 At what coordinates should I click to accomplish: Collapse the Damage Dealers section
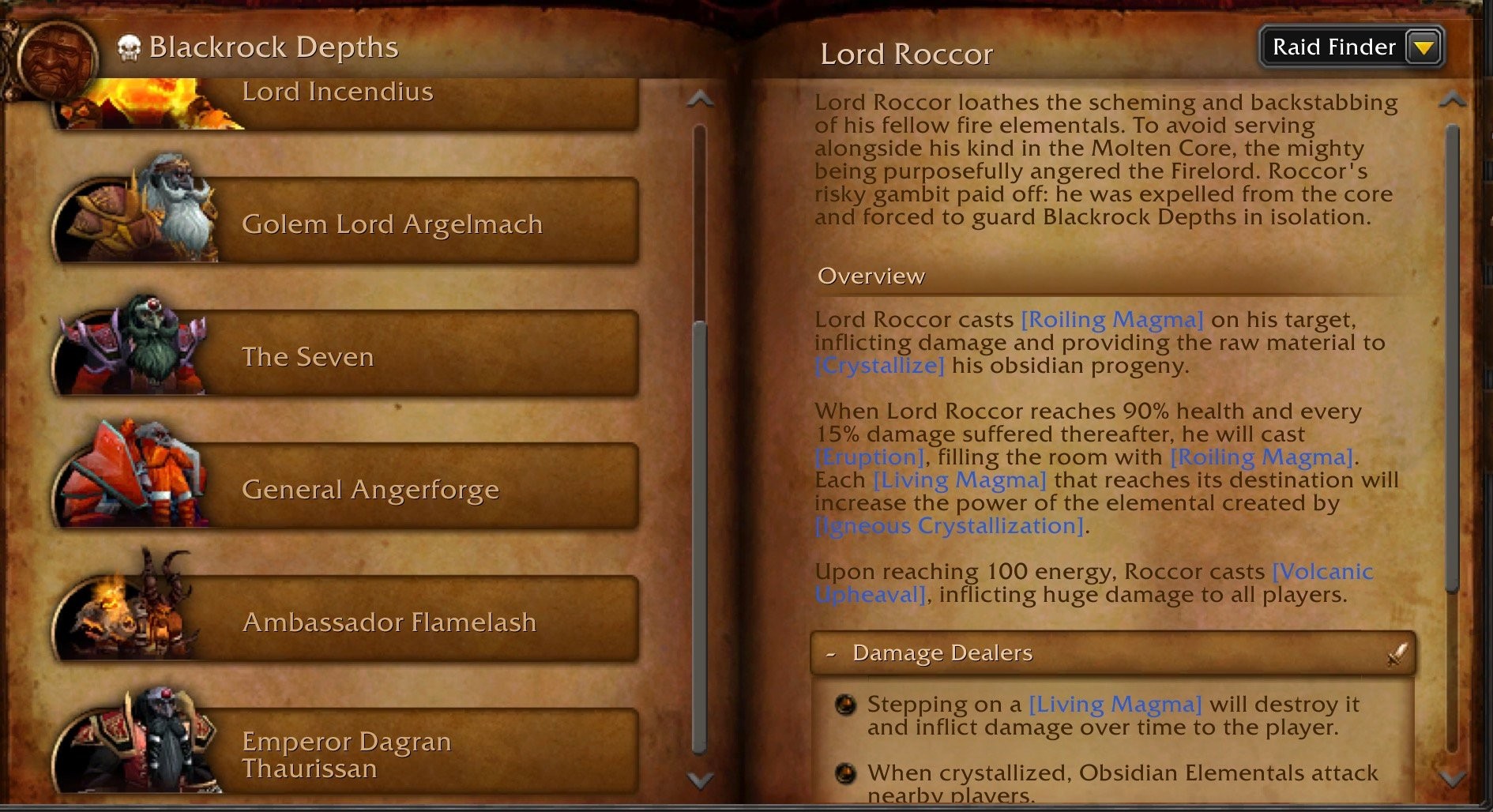pyautogui.click(x=831, y=653)
